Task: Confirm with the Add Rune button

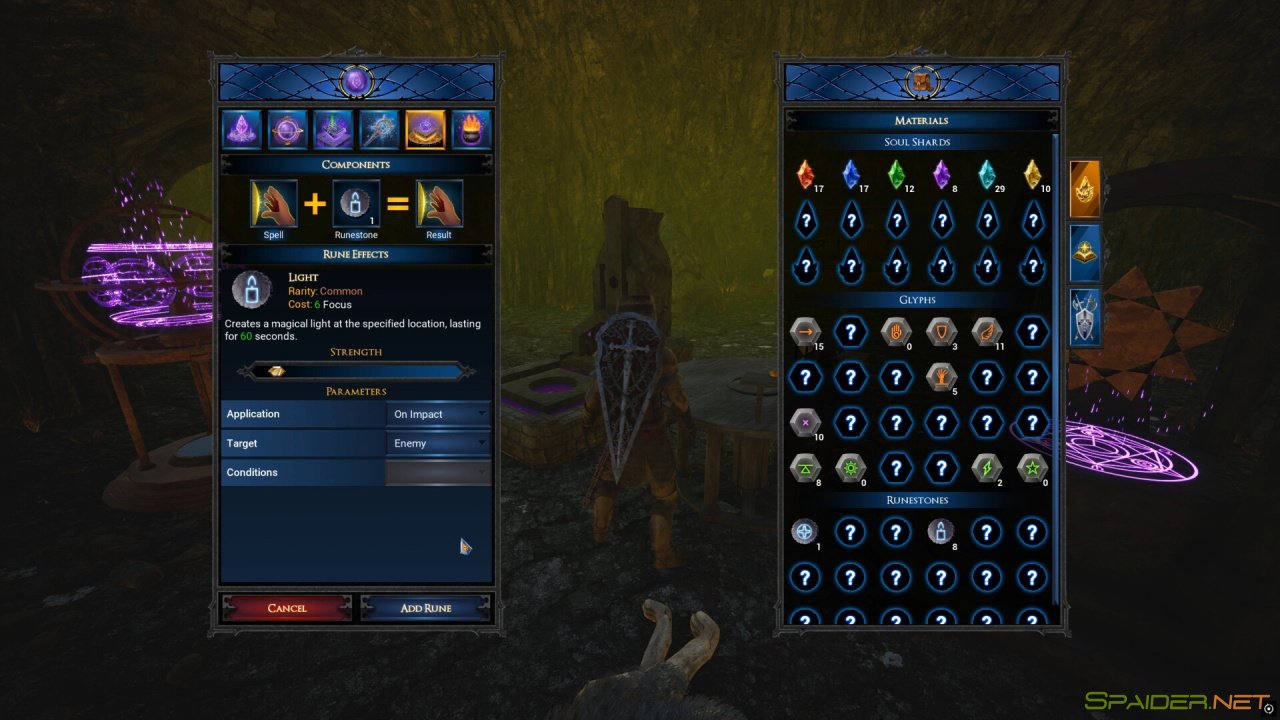Action: point(426,608)
